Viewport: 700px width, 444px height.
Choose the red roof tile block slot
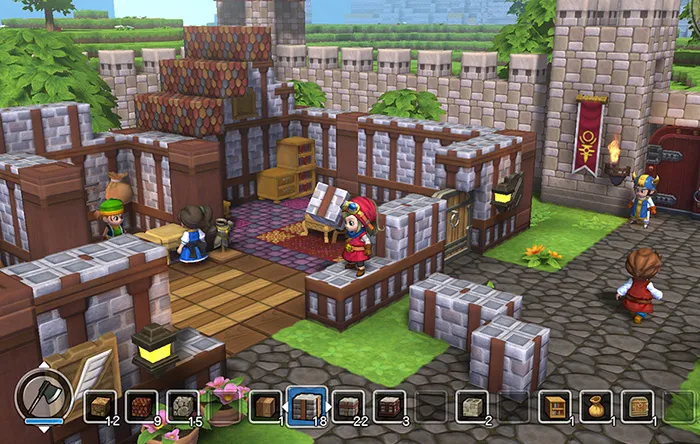142,406
